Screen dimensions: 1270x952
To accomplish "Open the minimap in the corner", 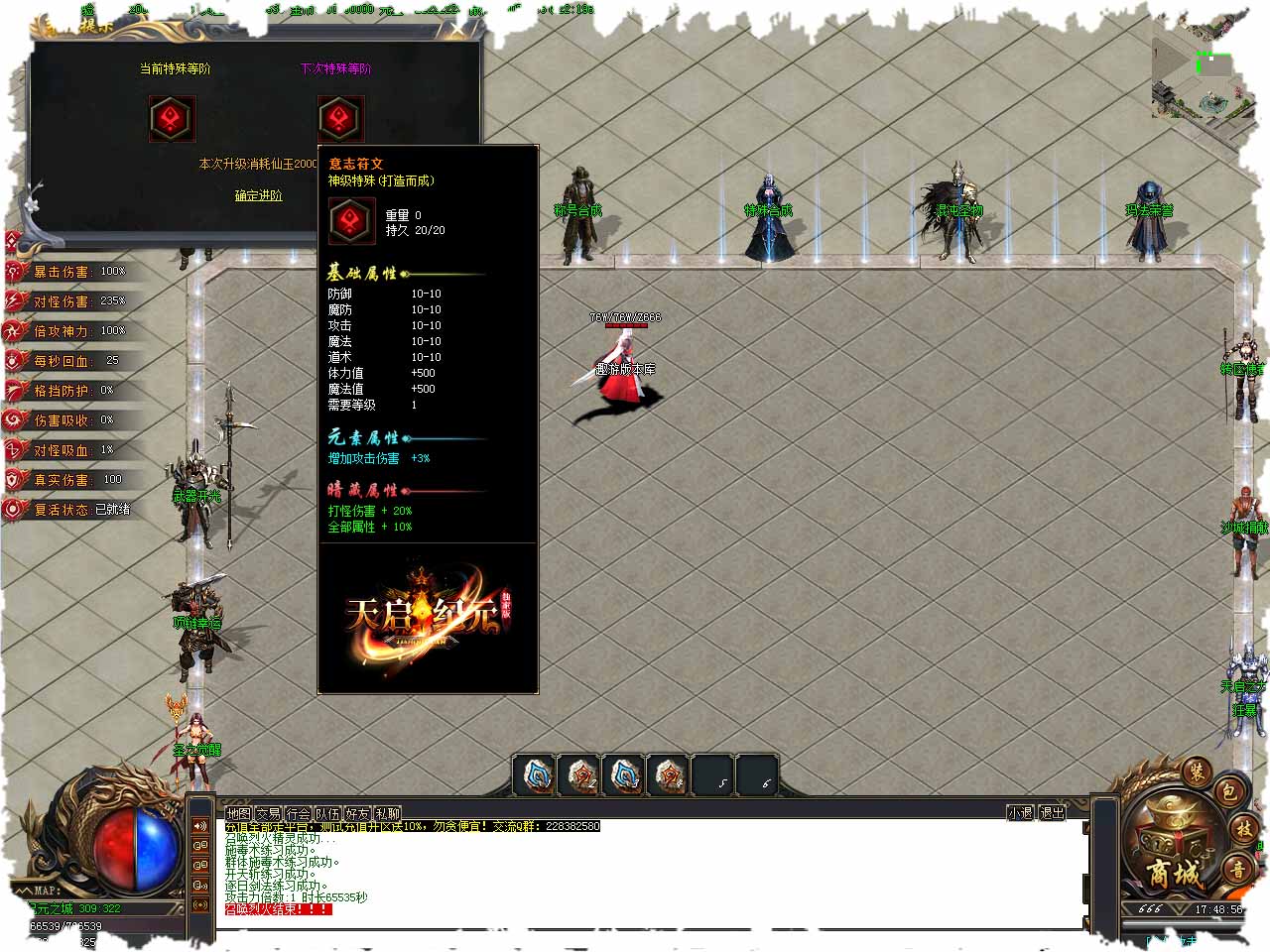I will click(x=1202, y=79).
